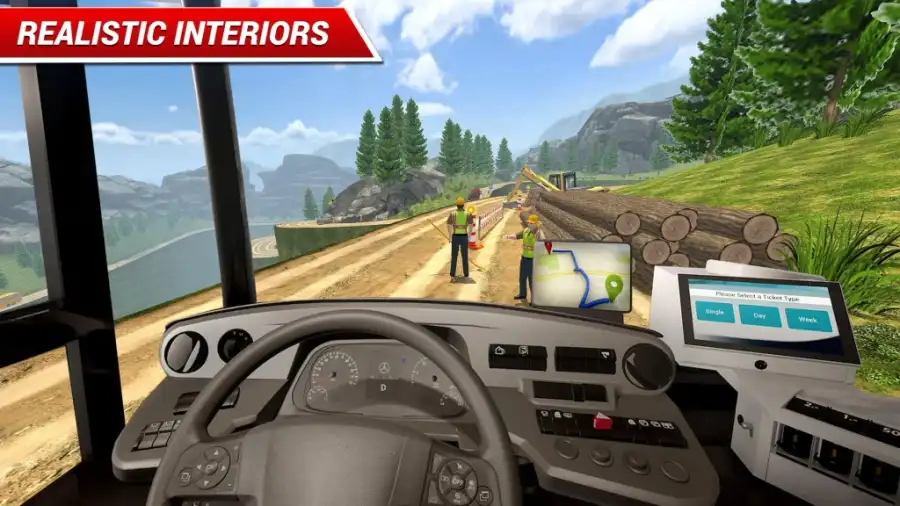
Task: Pick the Week ticket button
Action: click(x=808, y=320)
